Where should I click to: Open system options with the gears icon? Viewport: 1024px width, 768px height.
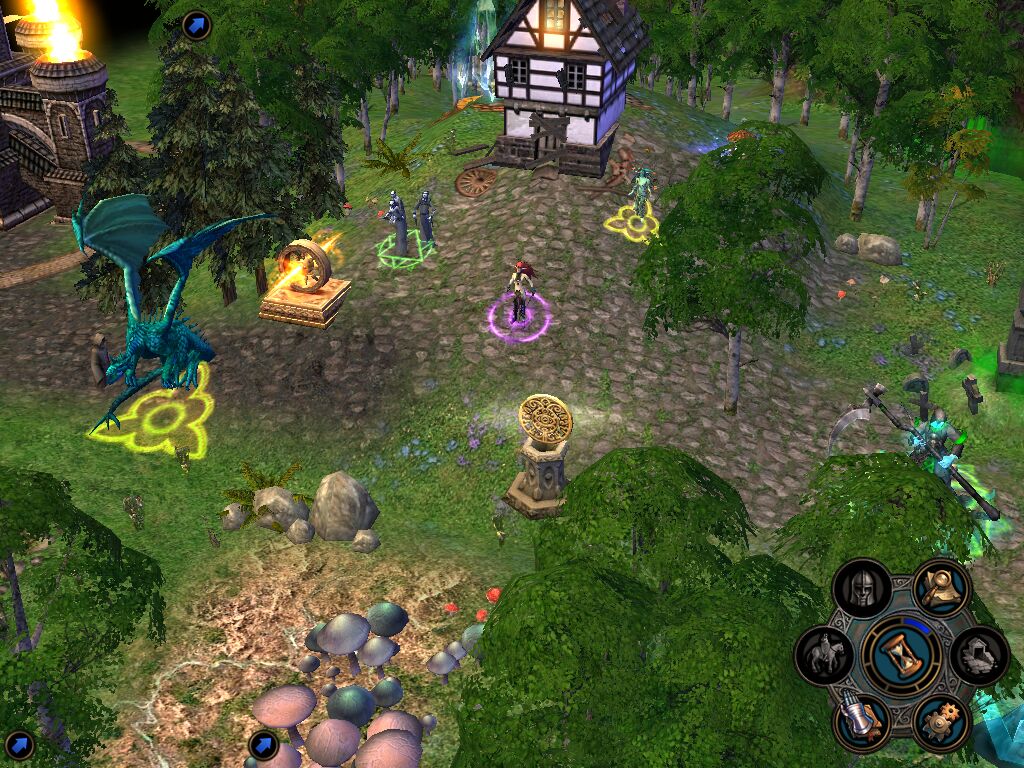click(941, 723)
